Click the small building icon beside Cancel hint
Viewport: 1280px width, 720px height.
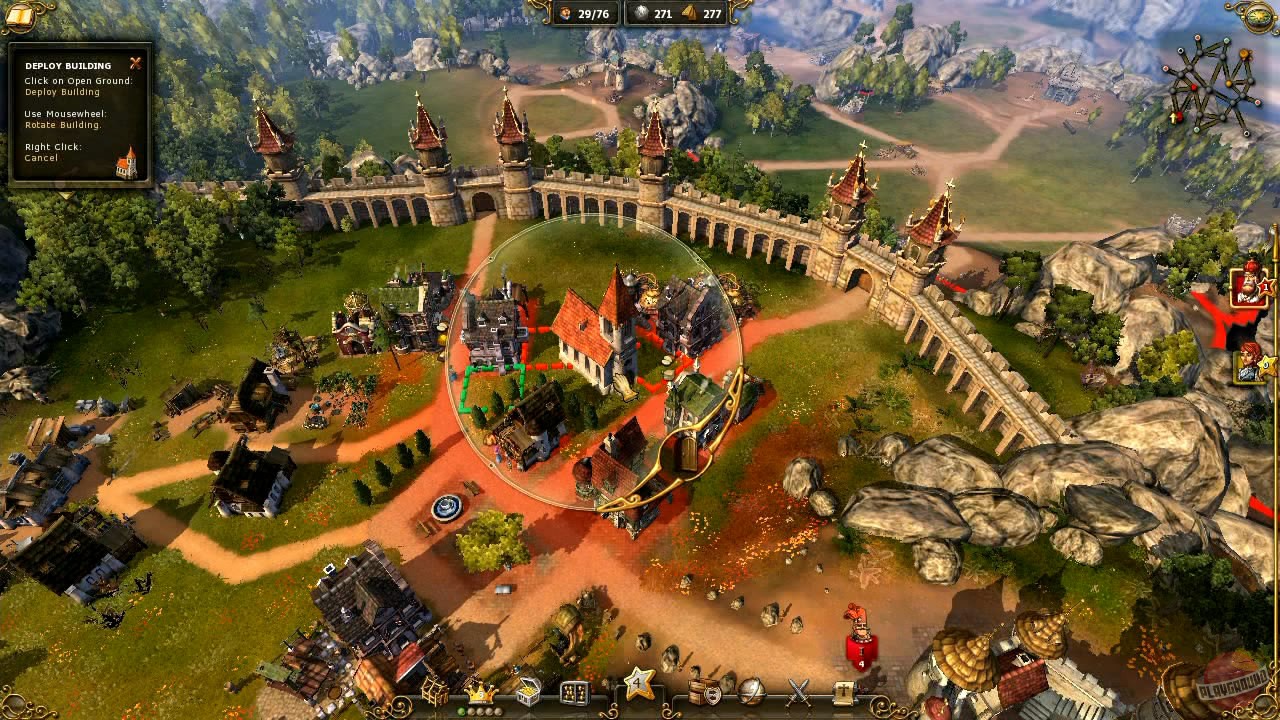pos(125,160)
